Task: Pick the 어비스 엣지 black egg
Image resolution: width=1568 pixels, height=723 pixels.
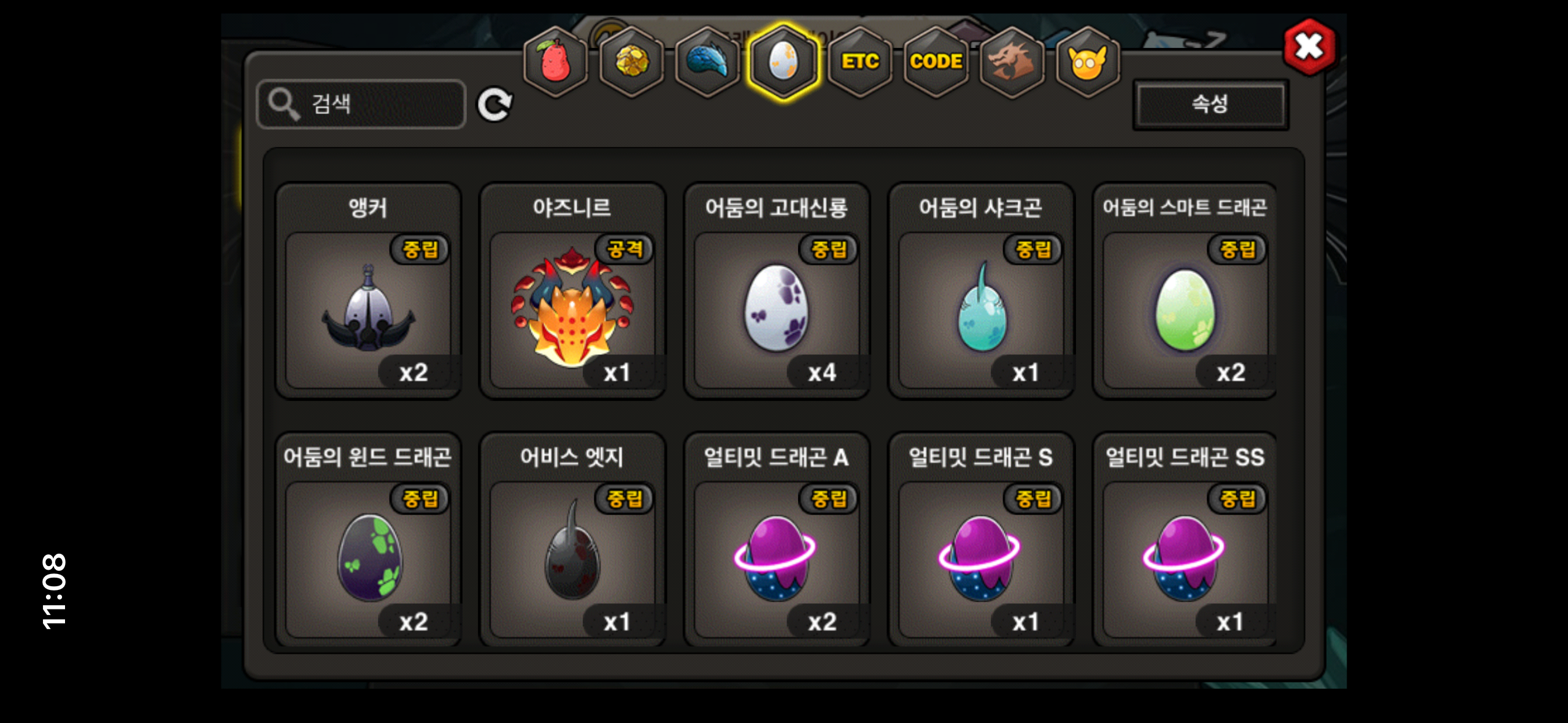Action: [x=572, y=558]
